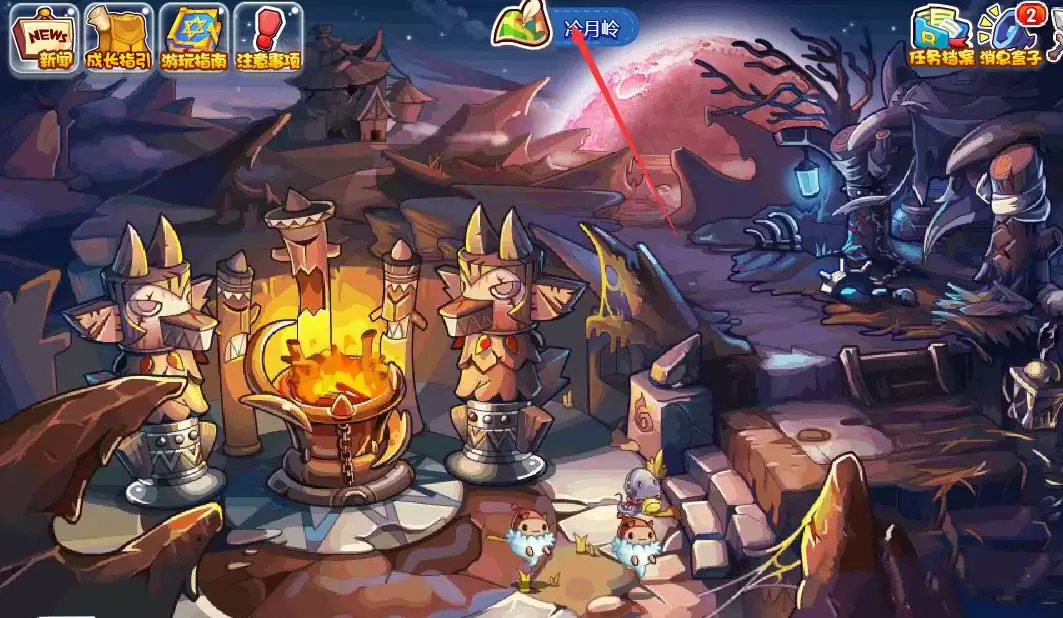
Task: View the 注意事项 notices
Action: pos(269,39)
